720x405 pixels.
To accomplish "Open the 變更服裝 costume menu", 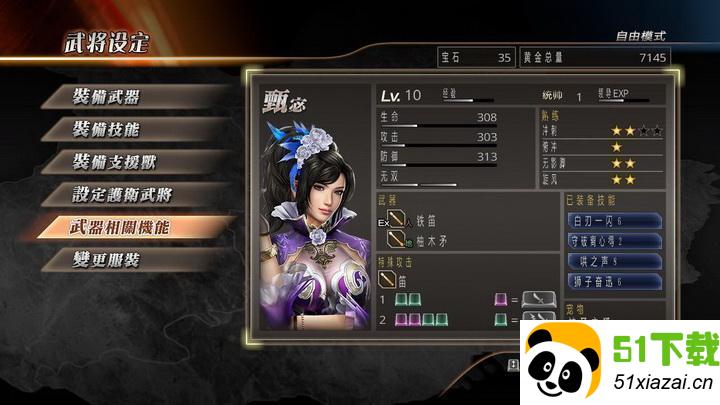I will pyautogui.click(x=106, y=259).
